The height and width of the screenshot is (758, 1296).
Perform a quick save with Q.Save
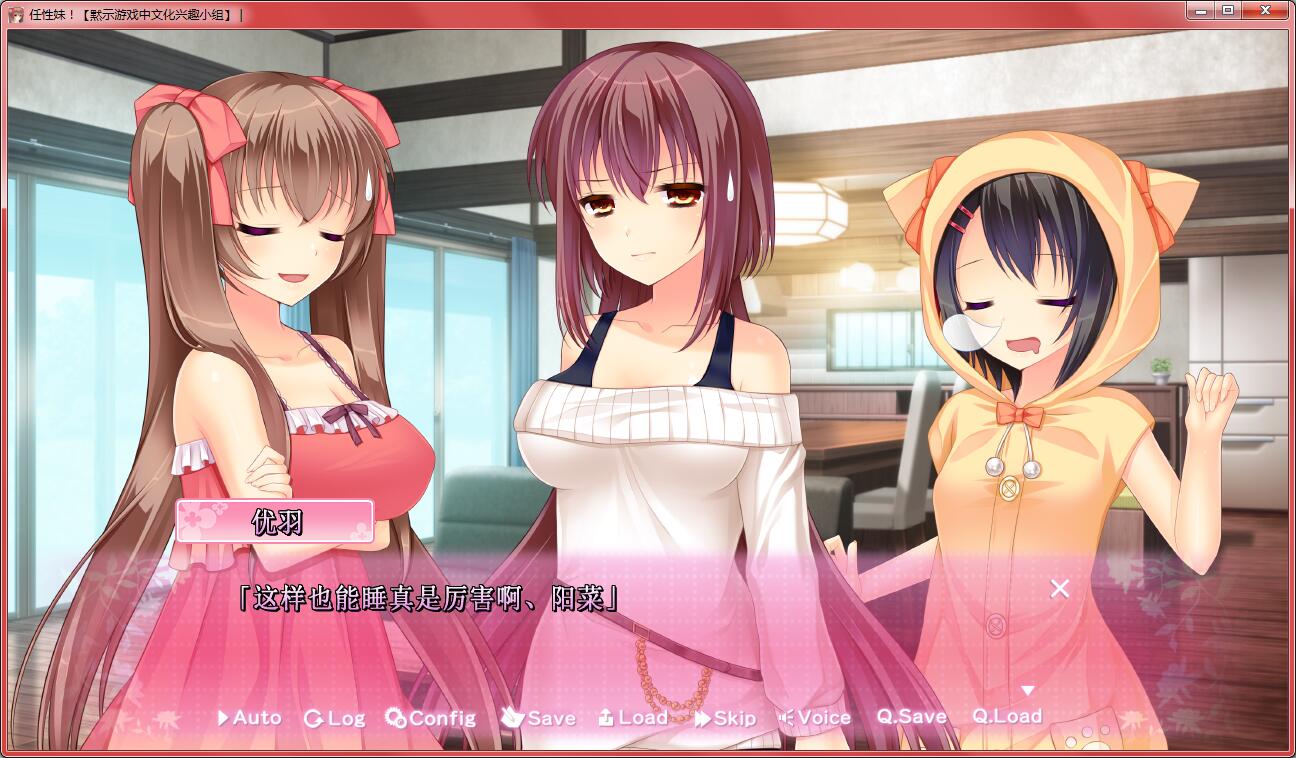(x=912, y=717)
